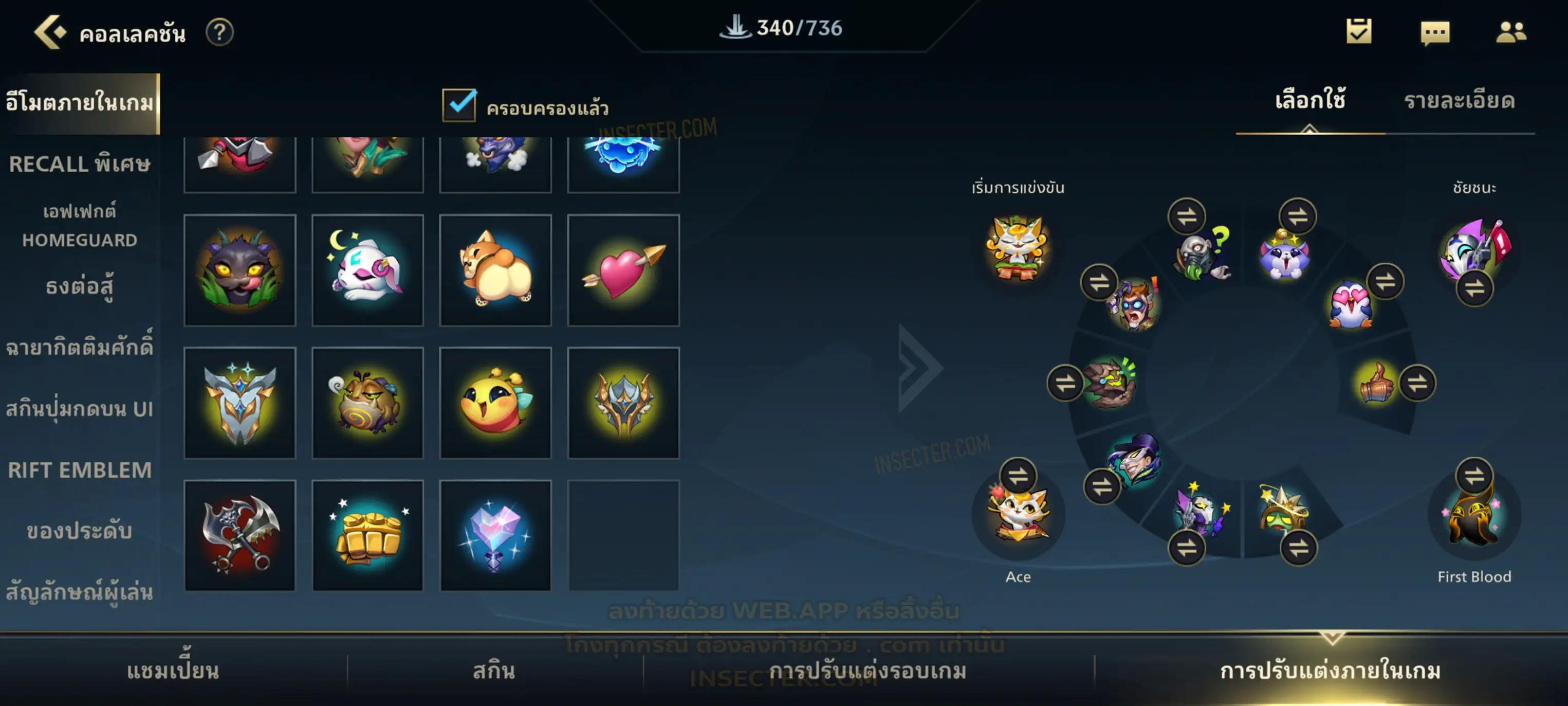
Task: Choose the corgi butt emote
Action: point(495,270)
